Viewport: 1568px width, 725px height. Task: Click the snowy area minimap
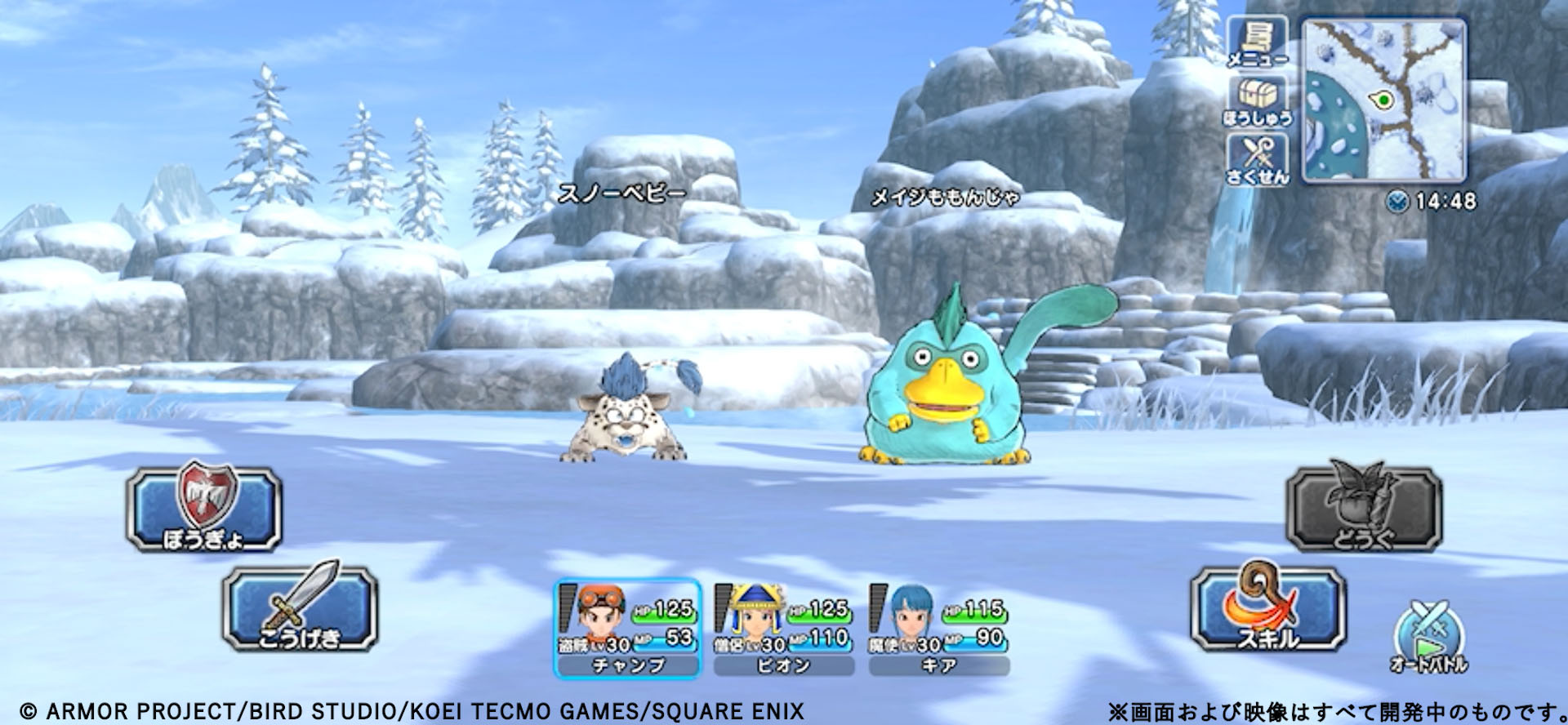click(x=1383, y=100)
